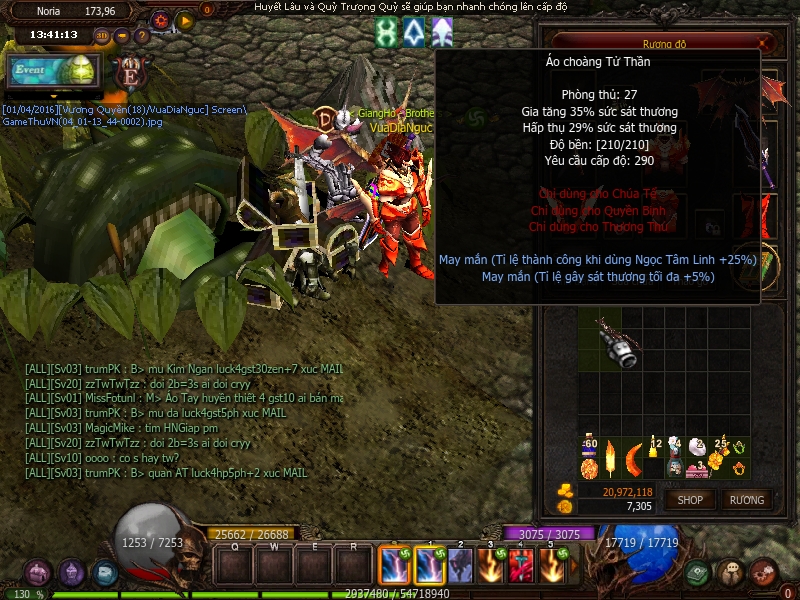
Task: Click the red E crest icon
Action: pyautogui.click(x=128, y=72)
